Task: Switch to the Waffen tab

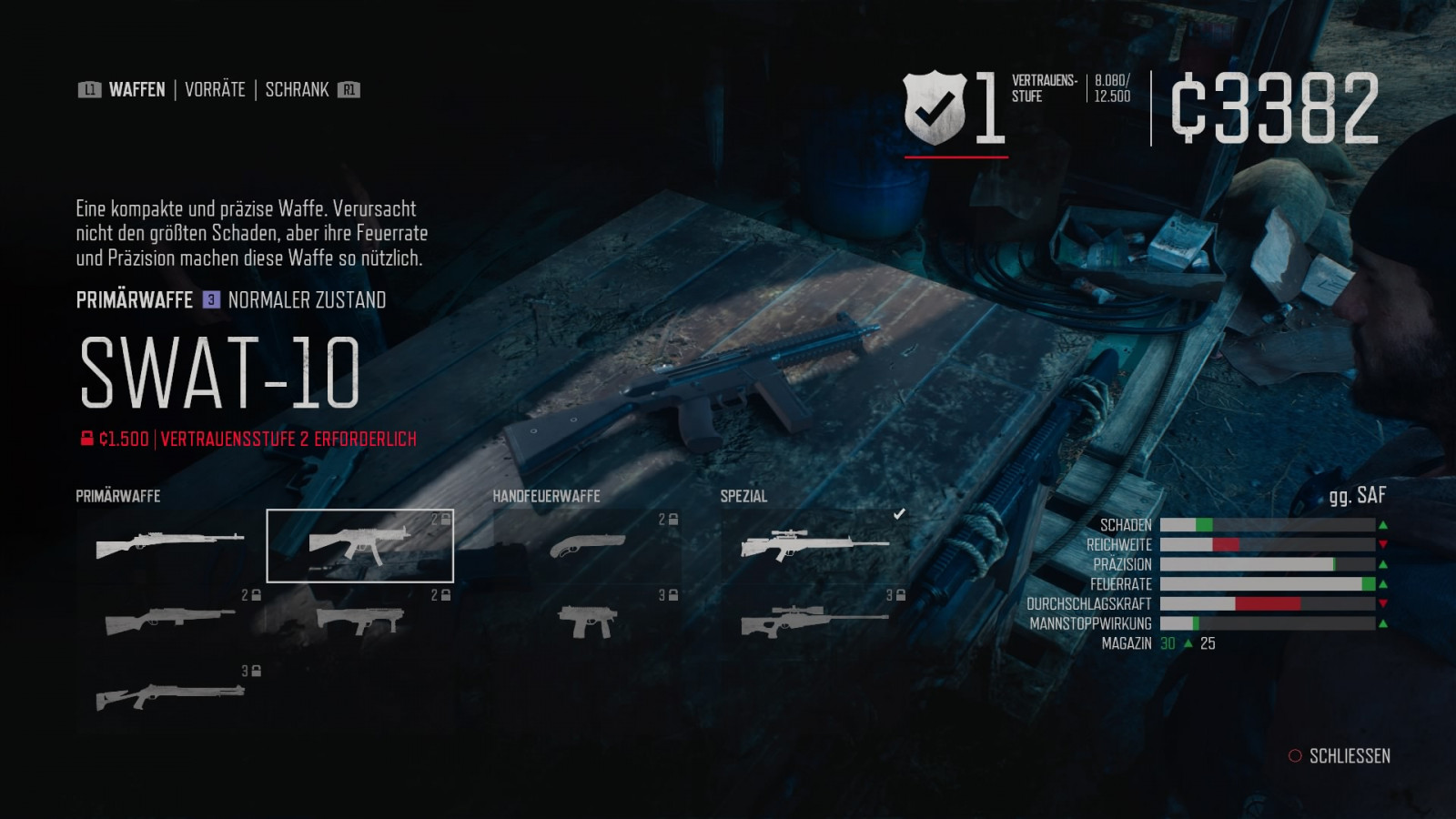Action: tap(136, 89)
